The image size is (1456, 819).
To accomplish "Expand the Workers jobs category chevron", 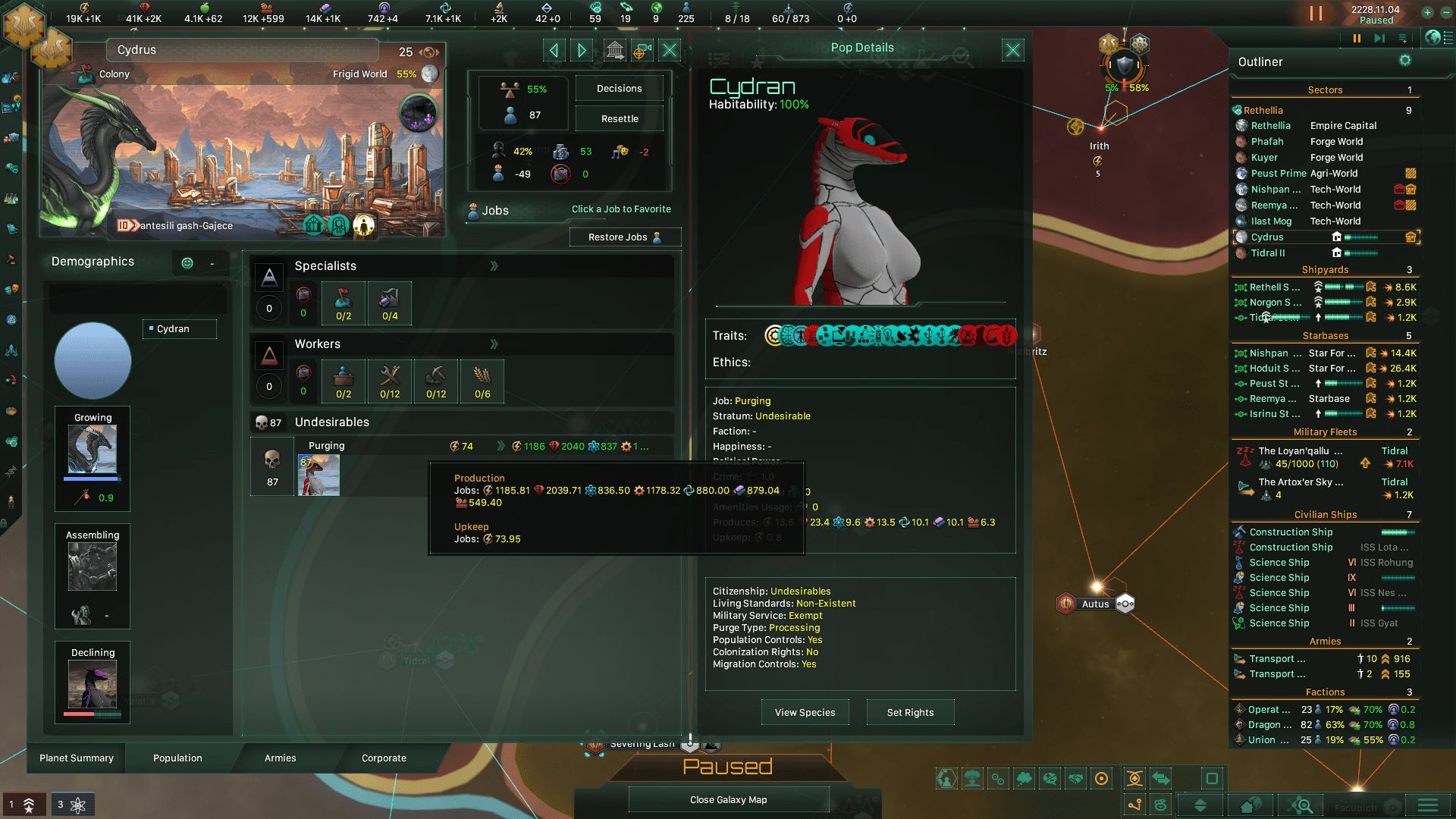I will tap(494, 344).
